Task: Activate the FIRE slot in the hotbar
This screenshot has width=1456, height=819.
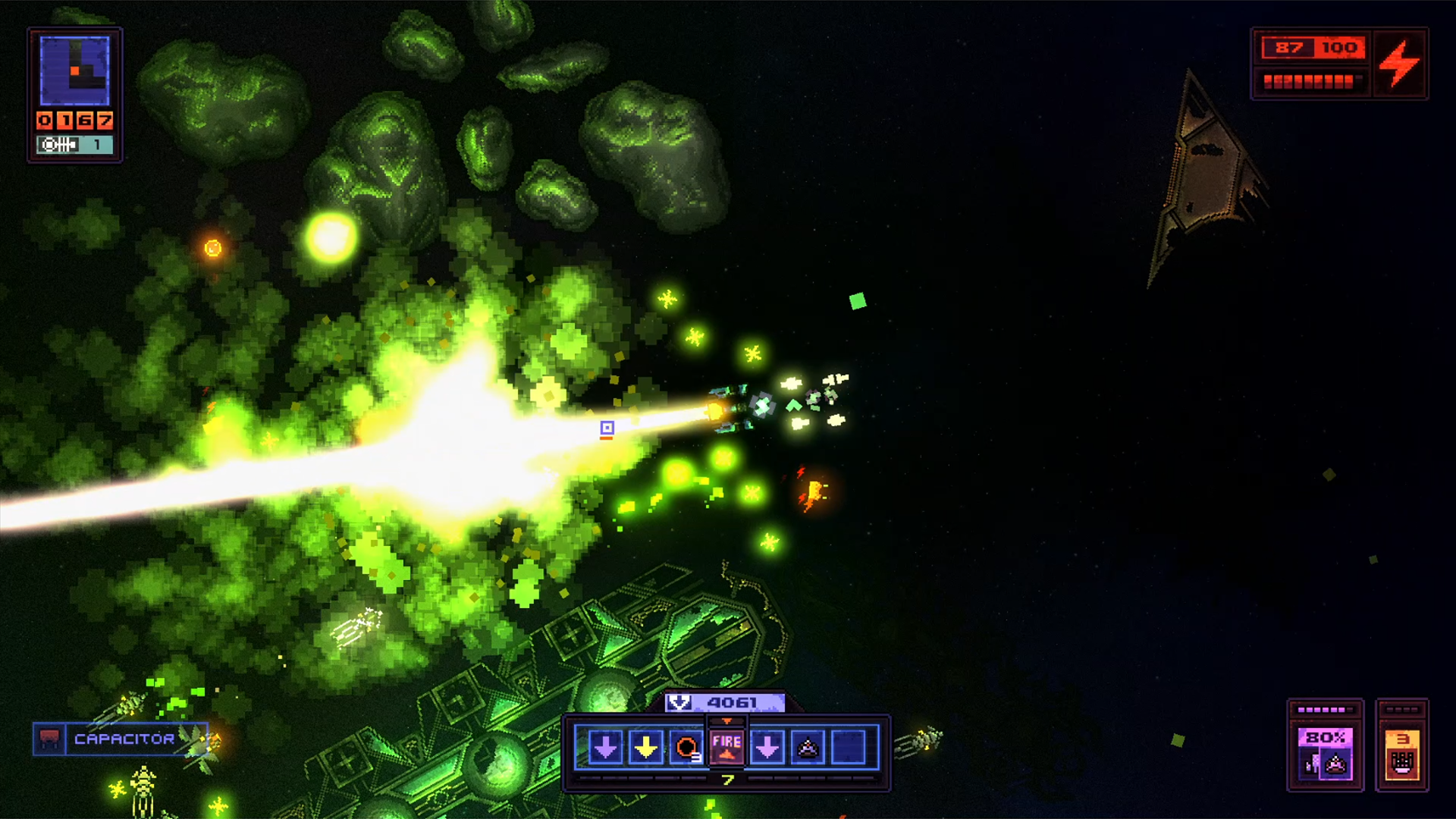Action: tap(726, 746)
